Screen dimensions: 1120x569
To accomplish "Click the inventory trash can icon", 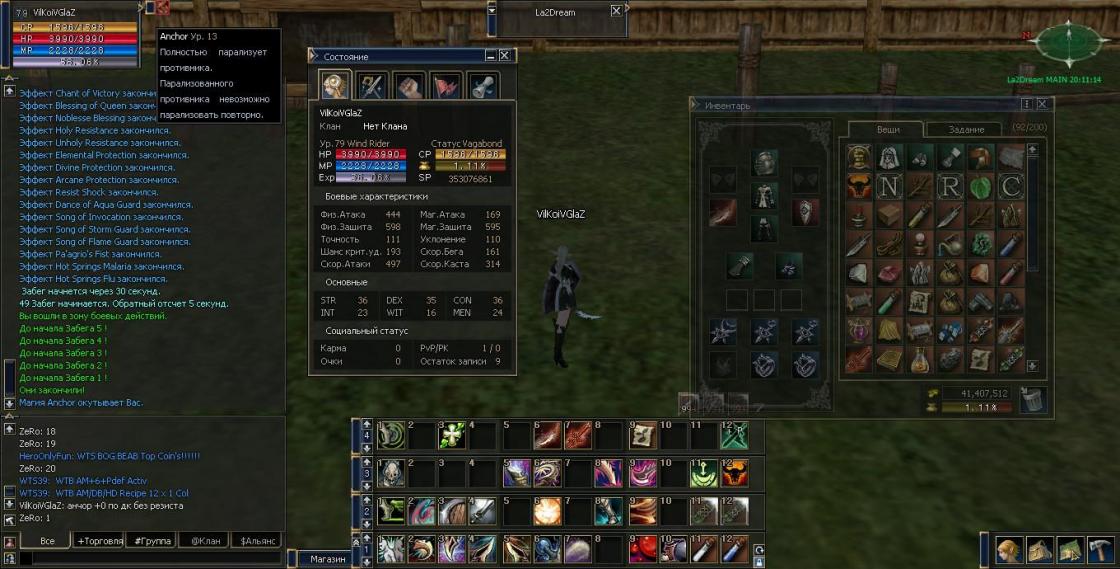I will tap(1033, 400).
